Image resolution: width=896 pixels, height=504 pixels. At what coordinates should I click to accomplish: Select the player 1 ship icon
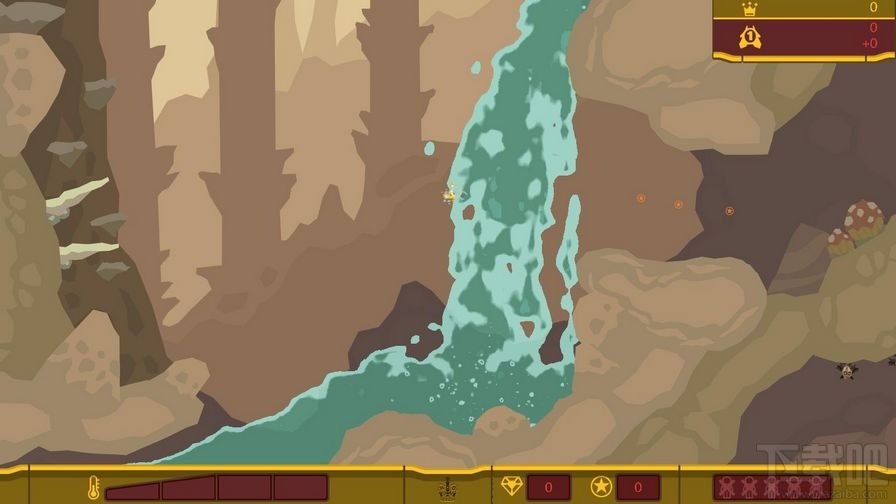point(748,38)
